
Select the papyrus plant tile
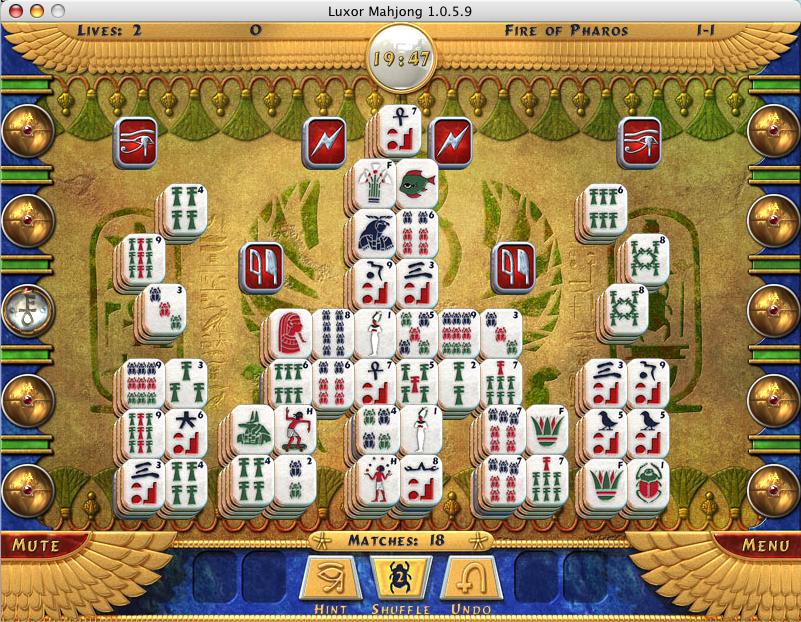(372, 184)
